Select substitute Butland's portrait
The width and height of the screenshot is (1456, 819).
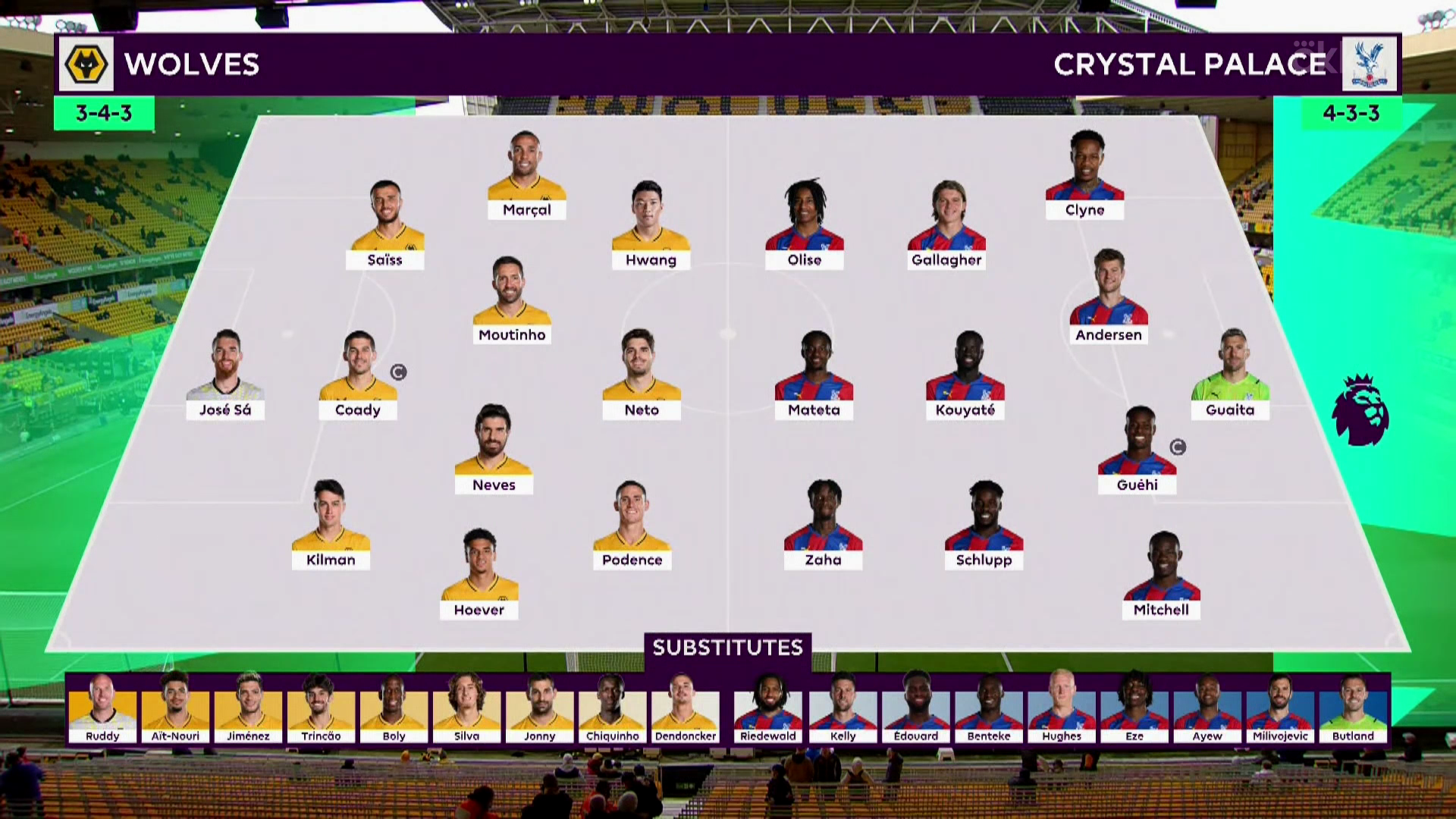(x=1353, y=705)
